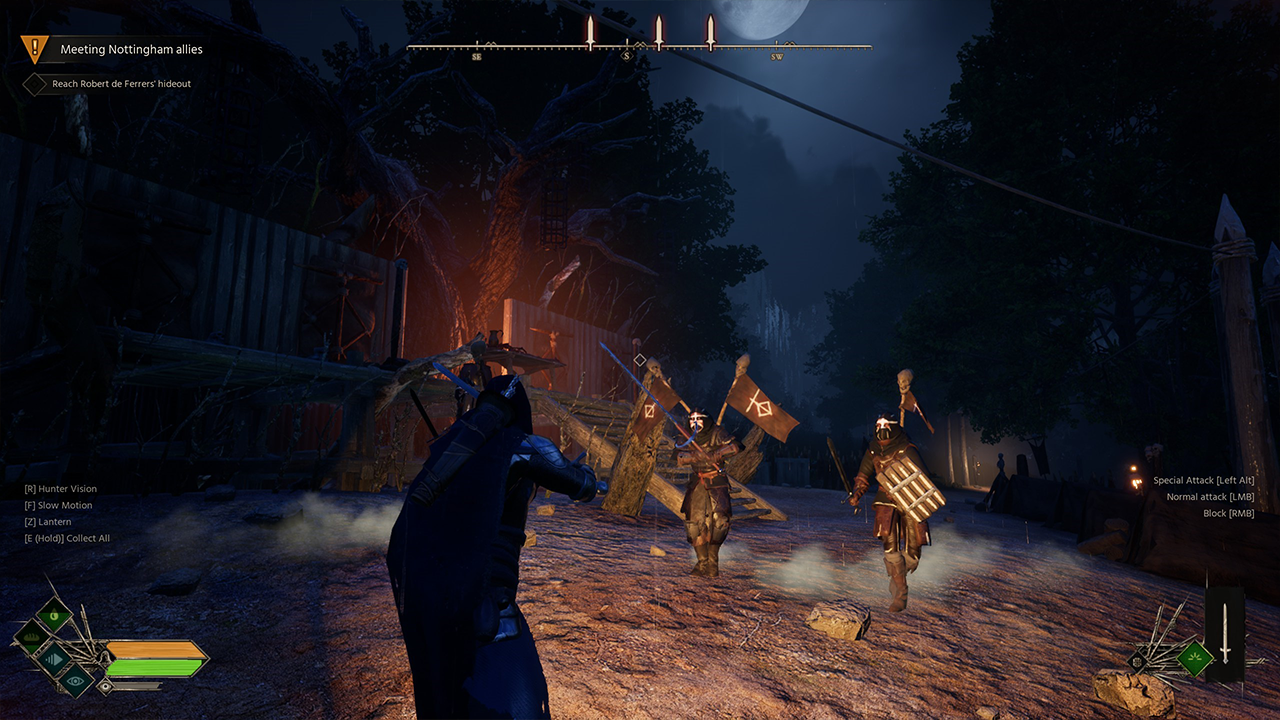Select the Reach Robert de Ferrers' hideout objective

(x=121, y=84)
